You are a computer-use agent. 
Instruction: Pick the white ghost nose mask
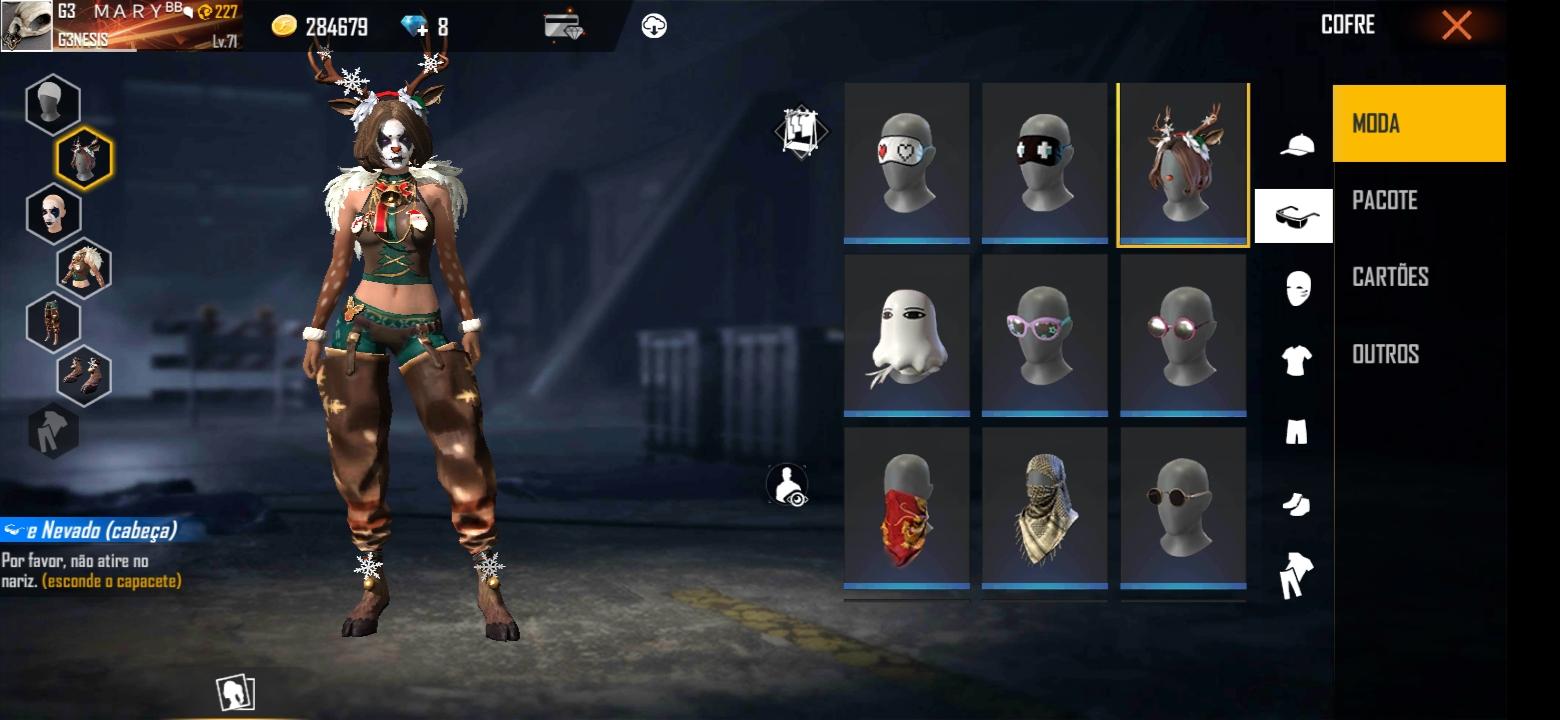(906, 334)
